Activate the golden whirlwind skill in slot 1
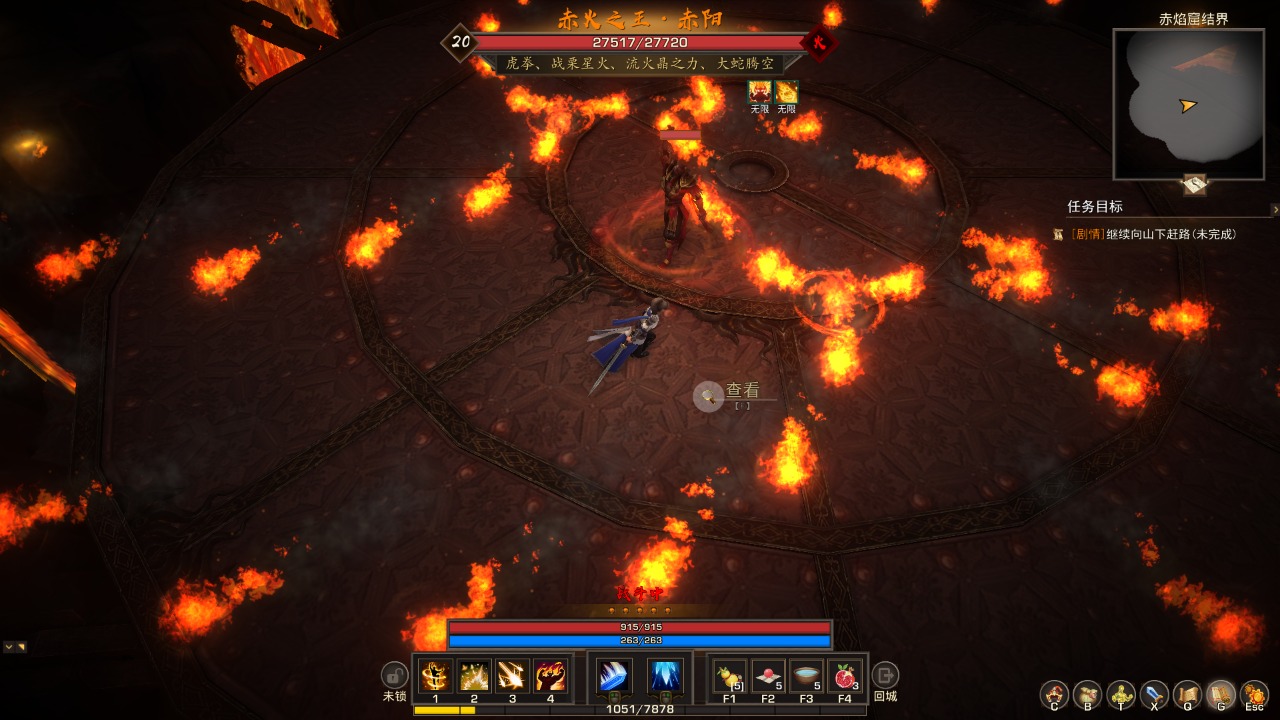 click(x=436, y=677)
